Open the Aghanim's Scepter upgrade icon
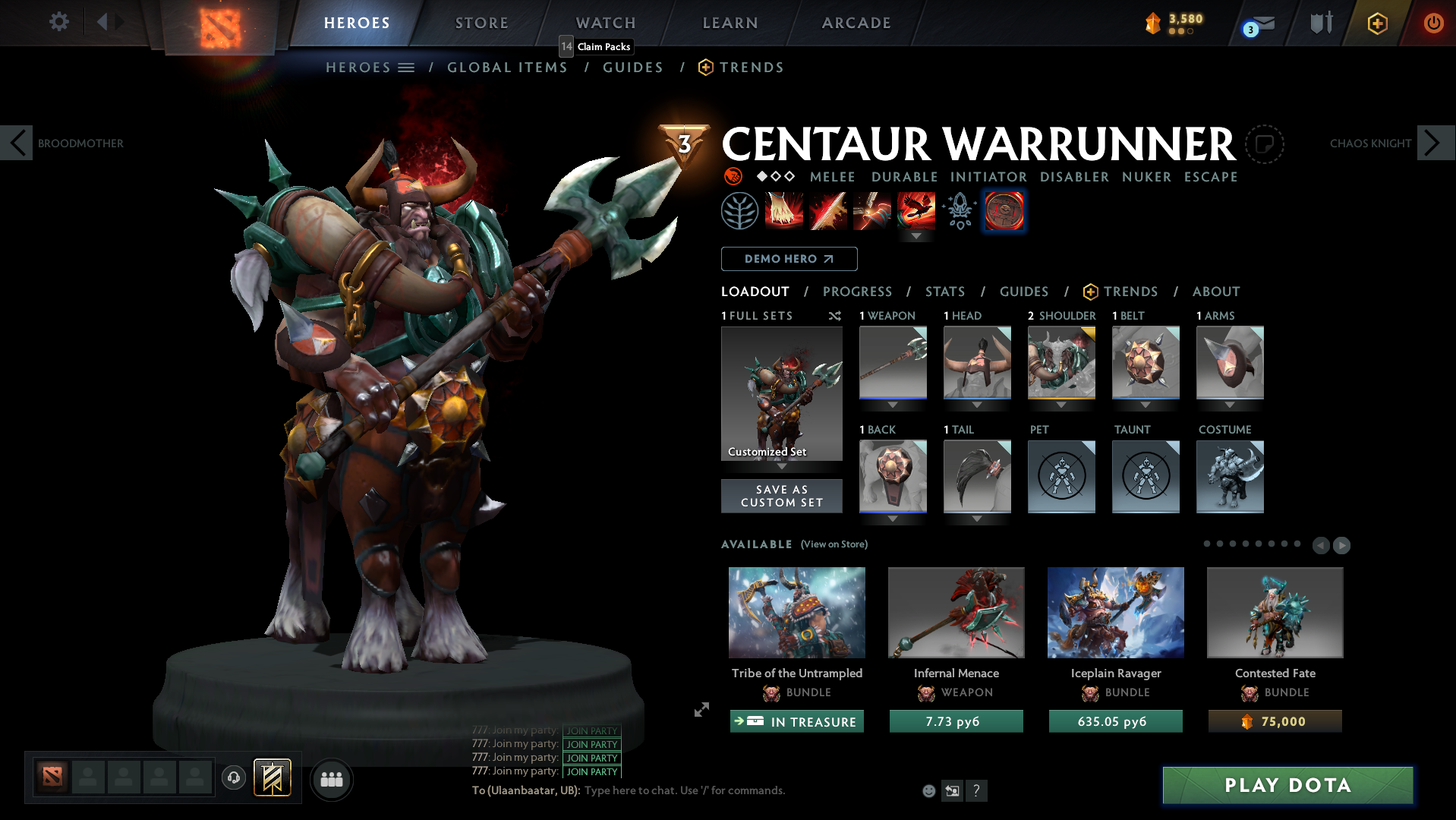 [958, 211]
